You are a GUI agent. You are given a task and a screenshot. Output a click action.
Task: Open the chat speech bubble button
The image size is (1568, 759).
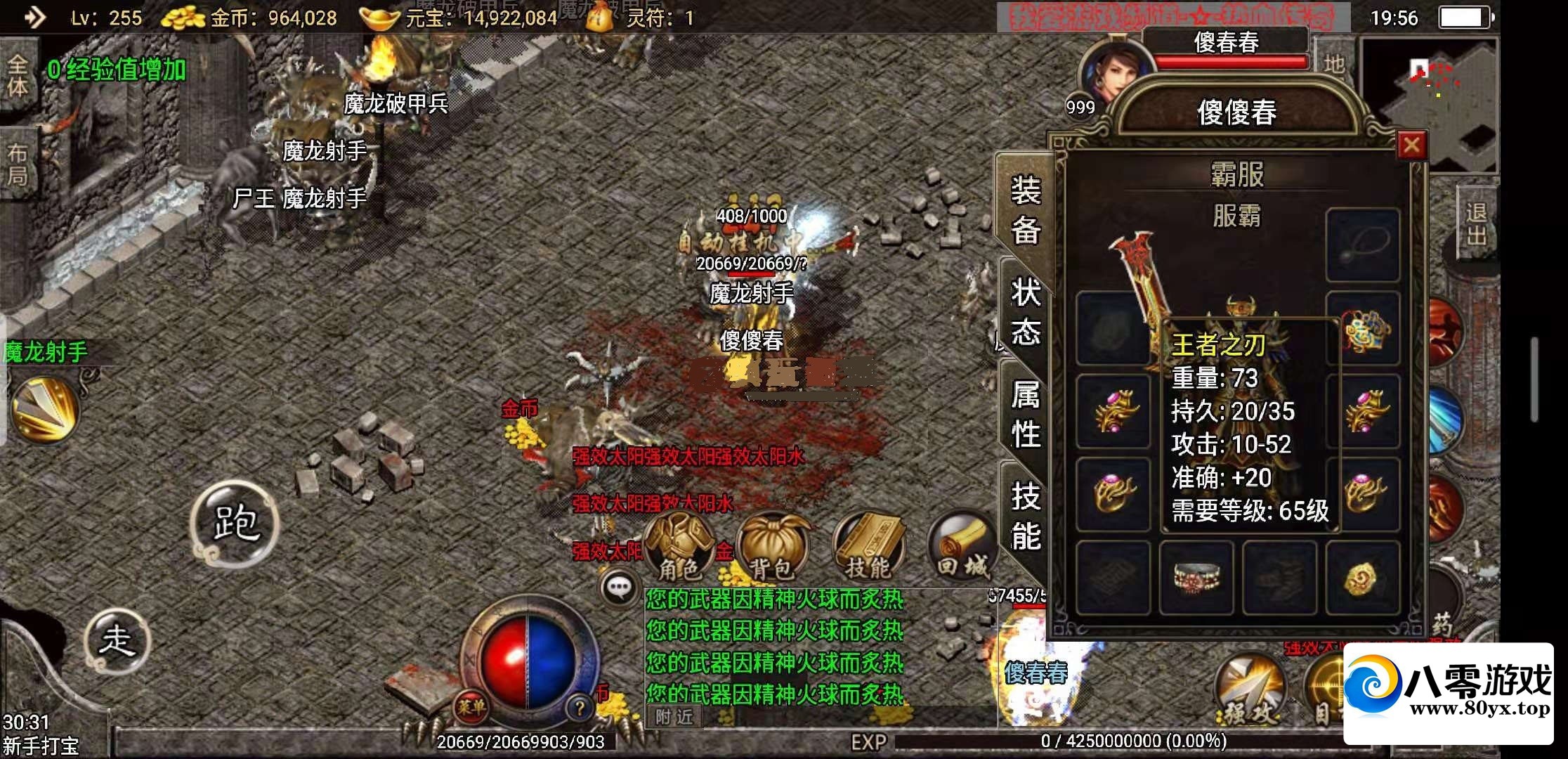pyautogui.click(x=619, y=588)
